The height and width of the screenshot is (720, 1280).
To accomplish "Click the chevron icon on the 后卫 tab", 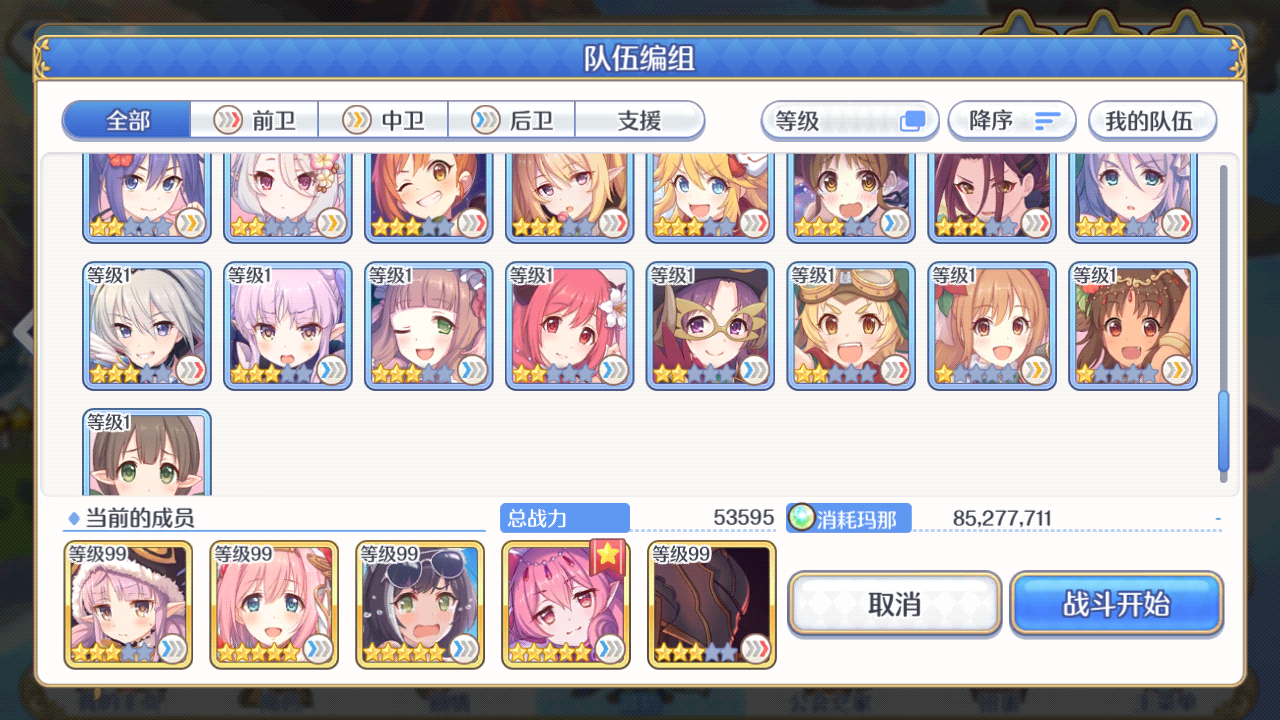I will click(x=487, y=120).
